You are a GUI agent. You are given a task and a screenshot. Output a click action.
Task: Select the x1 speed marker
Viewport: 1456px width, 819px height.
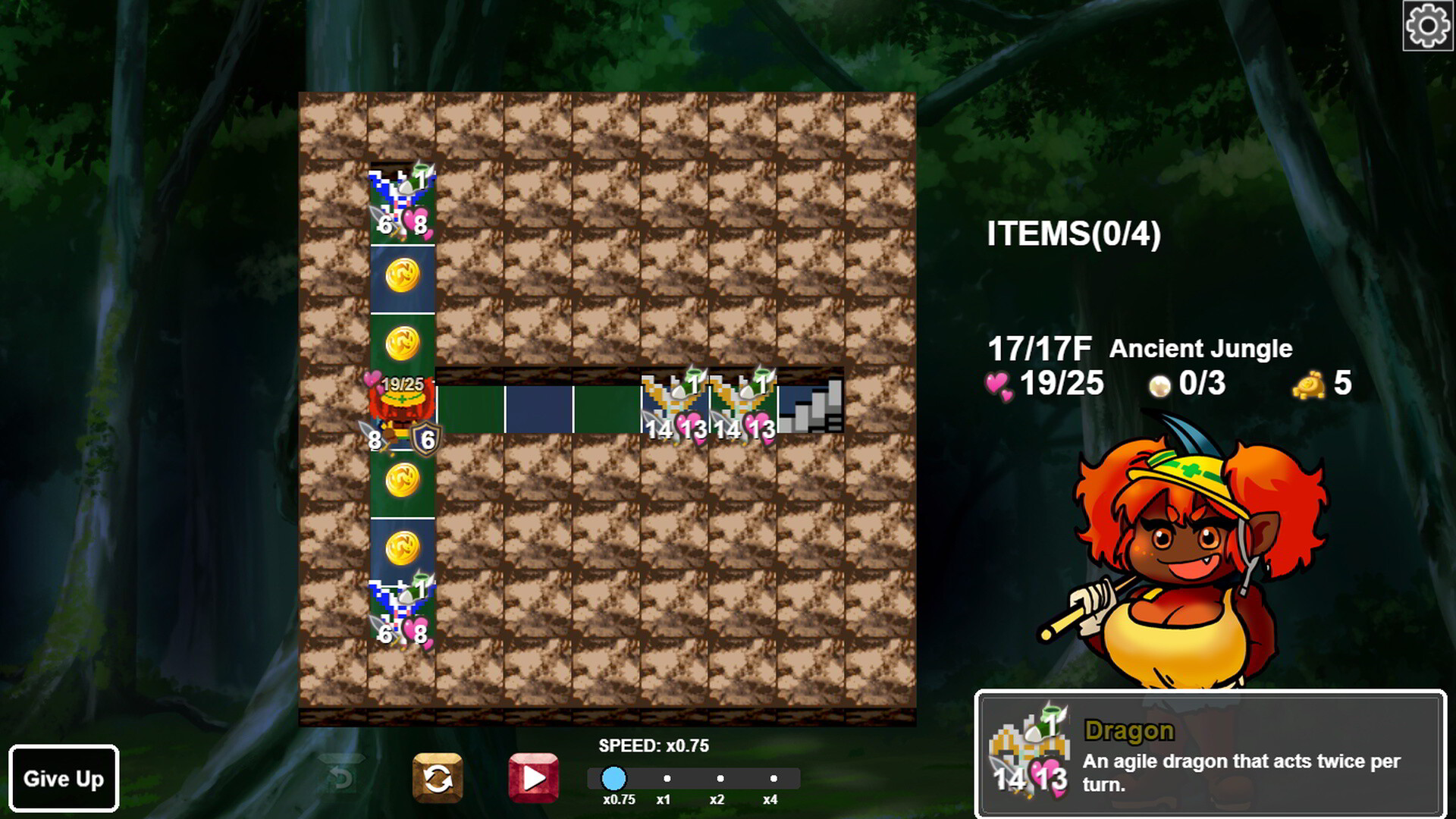coord(667,778)
